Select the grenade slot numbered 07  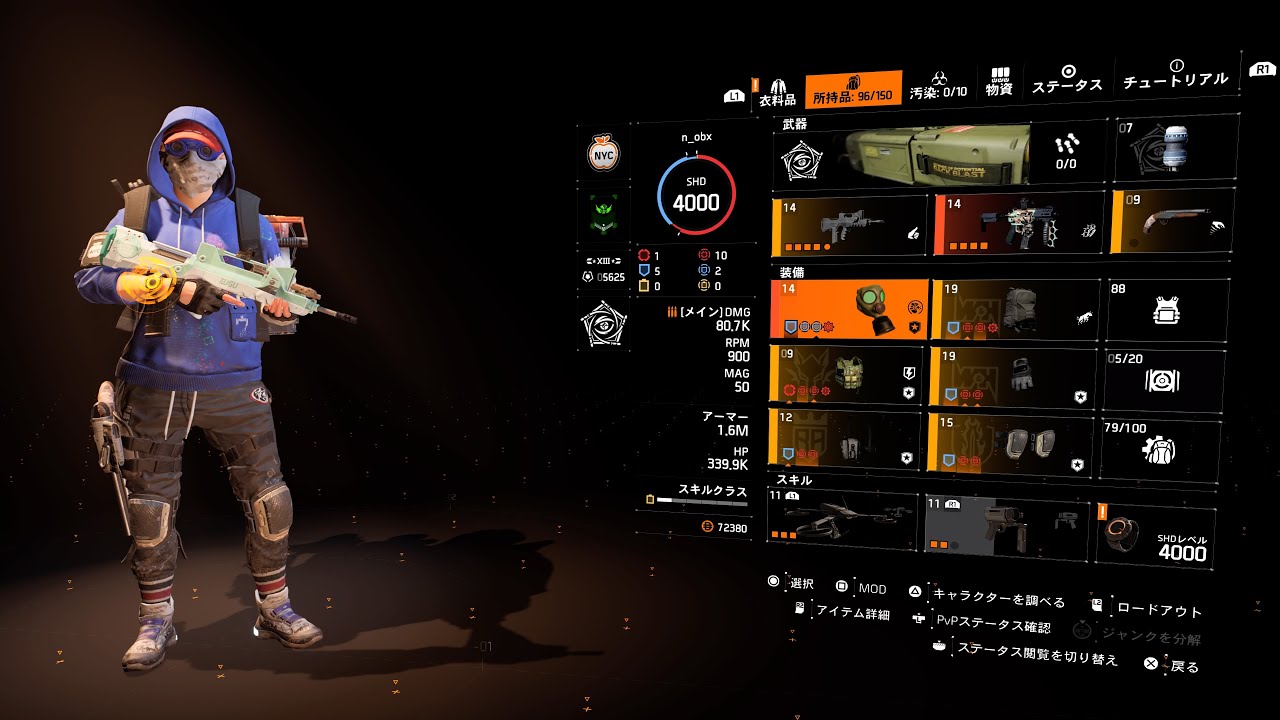click(x=1163, y=150)
